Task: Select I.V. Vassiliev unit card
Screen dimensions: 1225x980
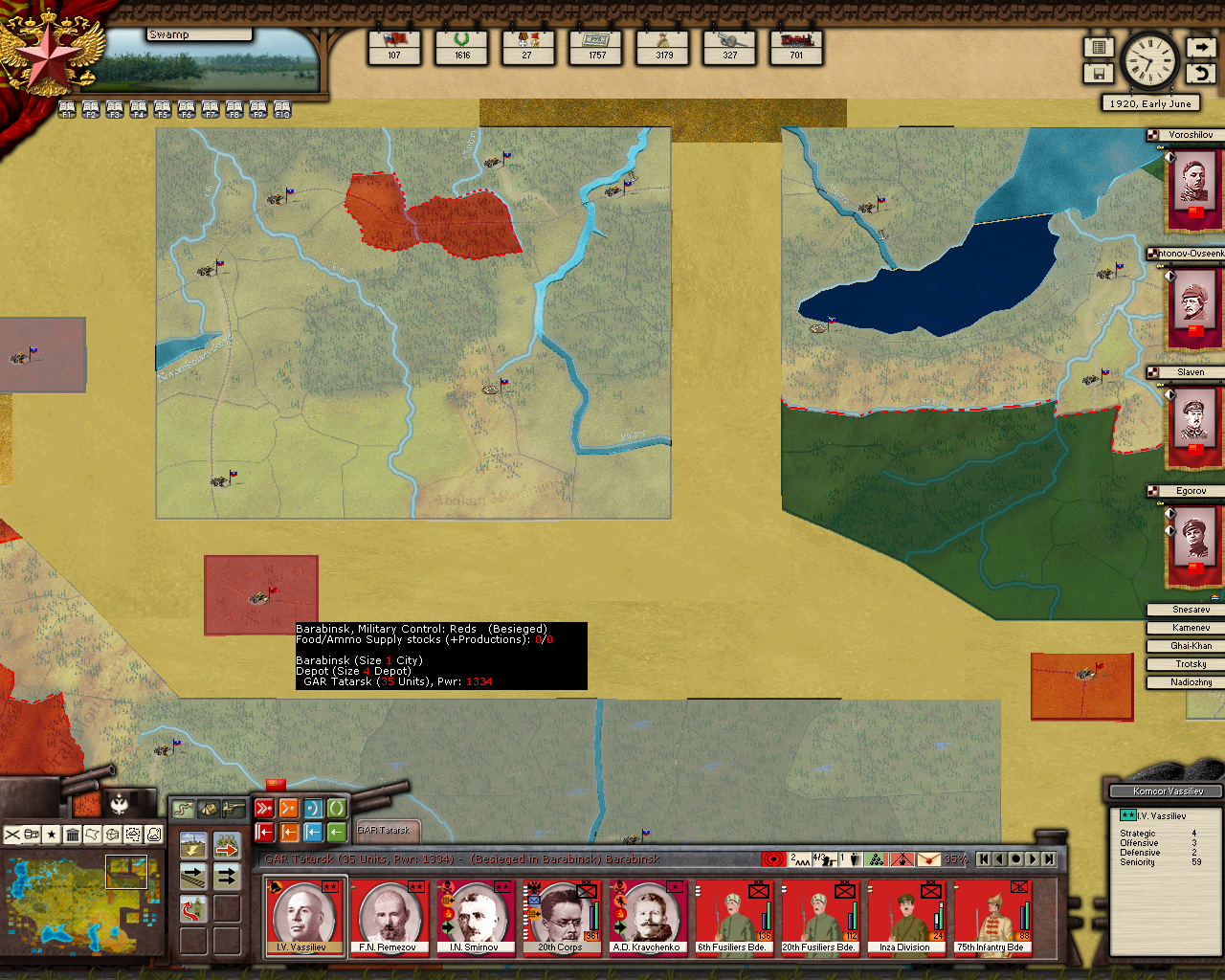Action: [304, 917]
